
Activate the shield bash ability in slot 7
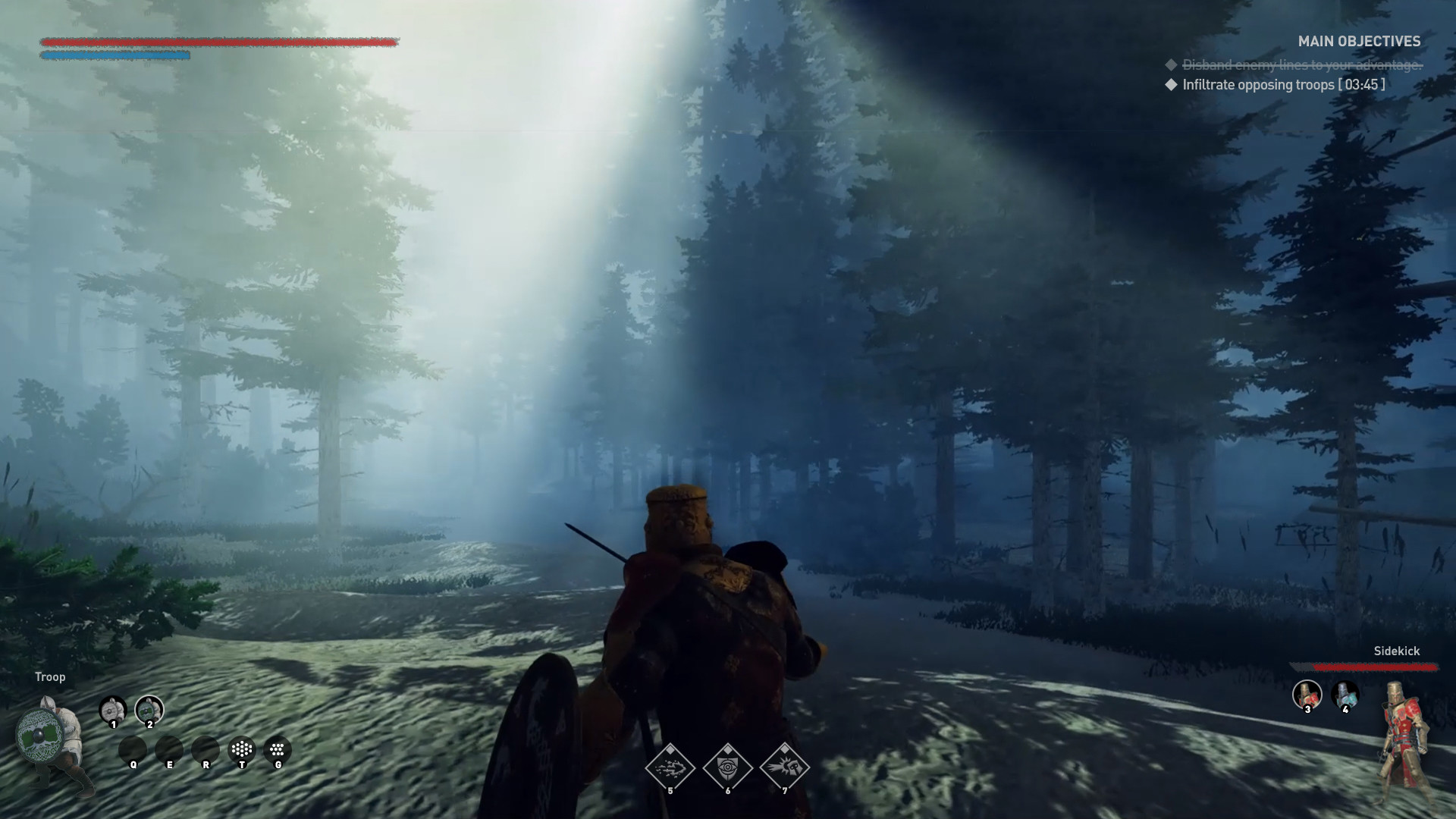(785, 767)
